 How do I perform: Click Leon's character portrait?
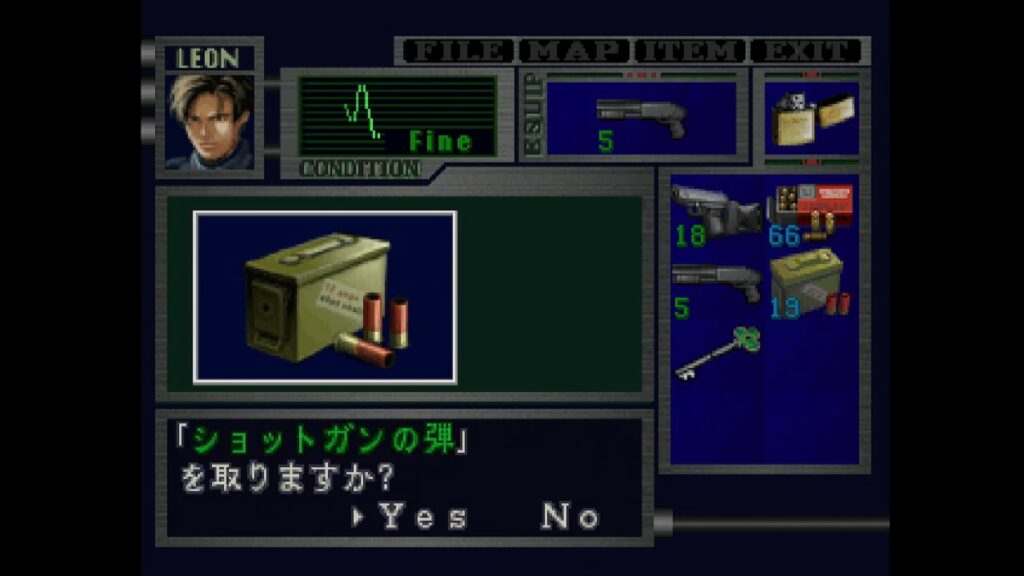tap(209, 121)
